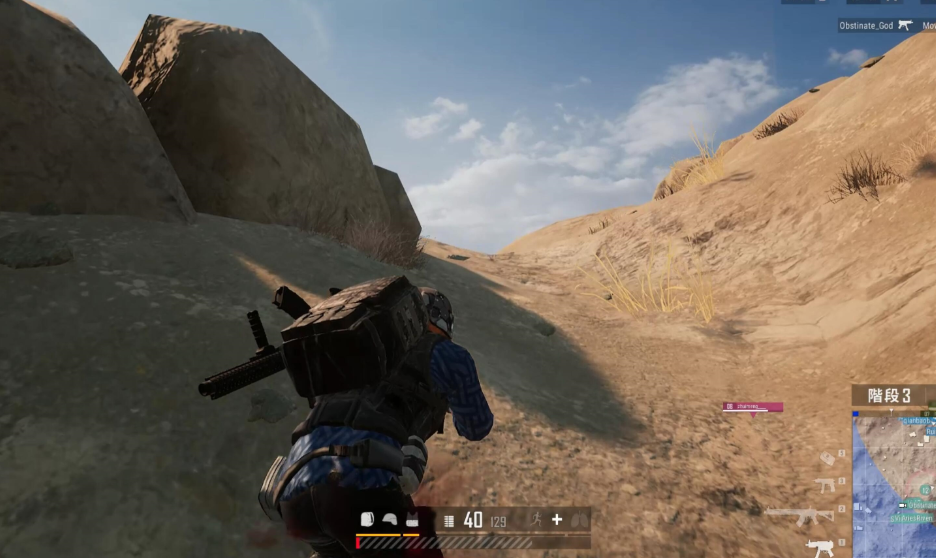The image size is (936, 558).
Task: Click the lungs breath status icon
Action: 579,519
